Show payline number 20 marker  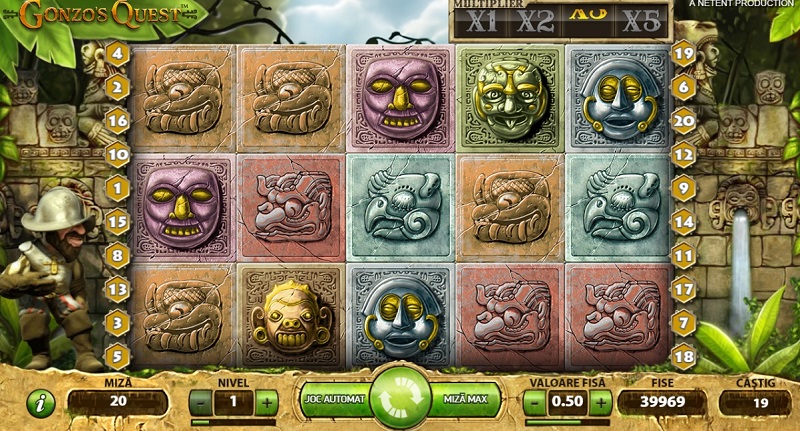(684, 121)
